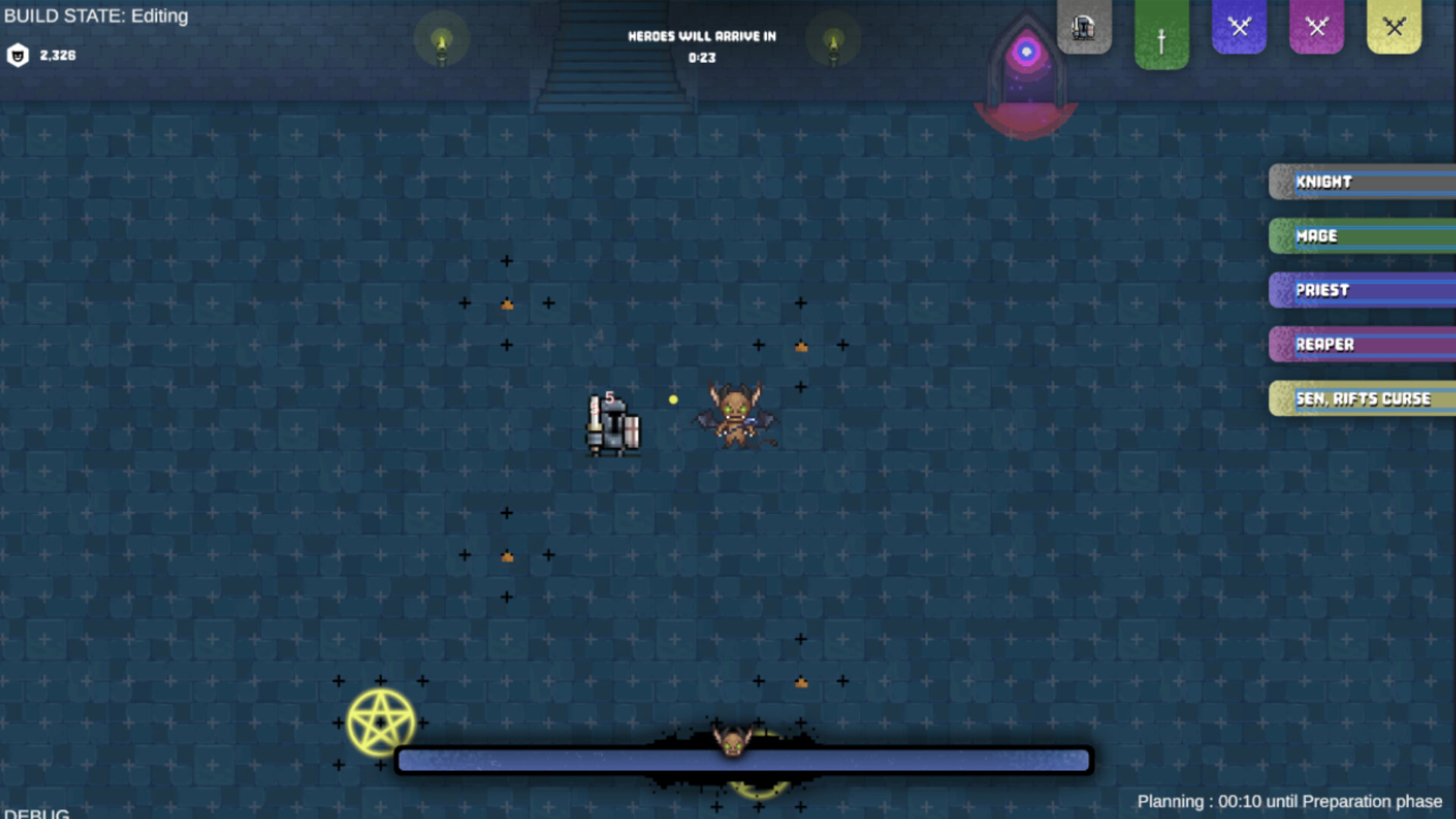Image resolution: width=1456 pixels, height=819 pixels.
Task: Click the DEBUG label in the corner
Action: (x=36, y=813)
